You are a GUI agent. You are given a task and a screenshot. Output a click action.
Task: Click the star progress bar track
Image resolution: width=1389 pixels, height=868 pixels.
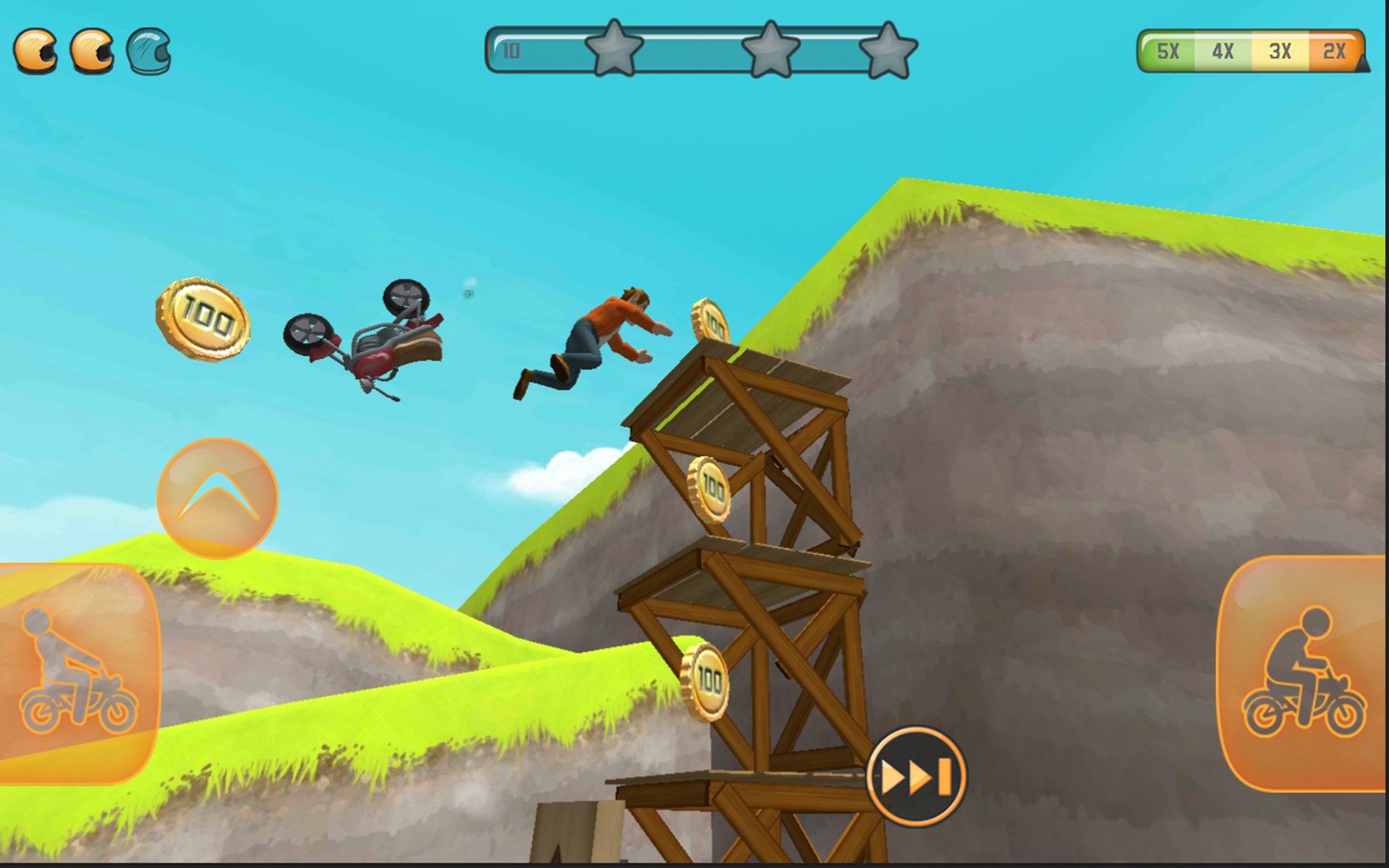point(694,52)
